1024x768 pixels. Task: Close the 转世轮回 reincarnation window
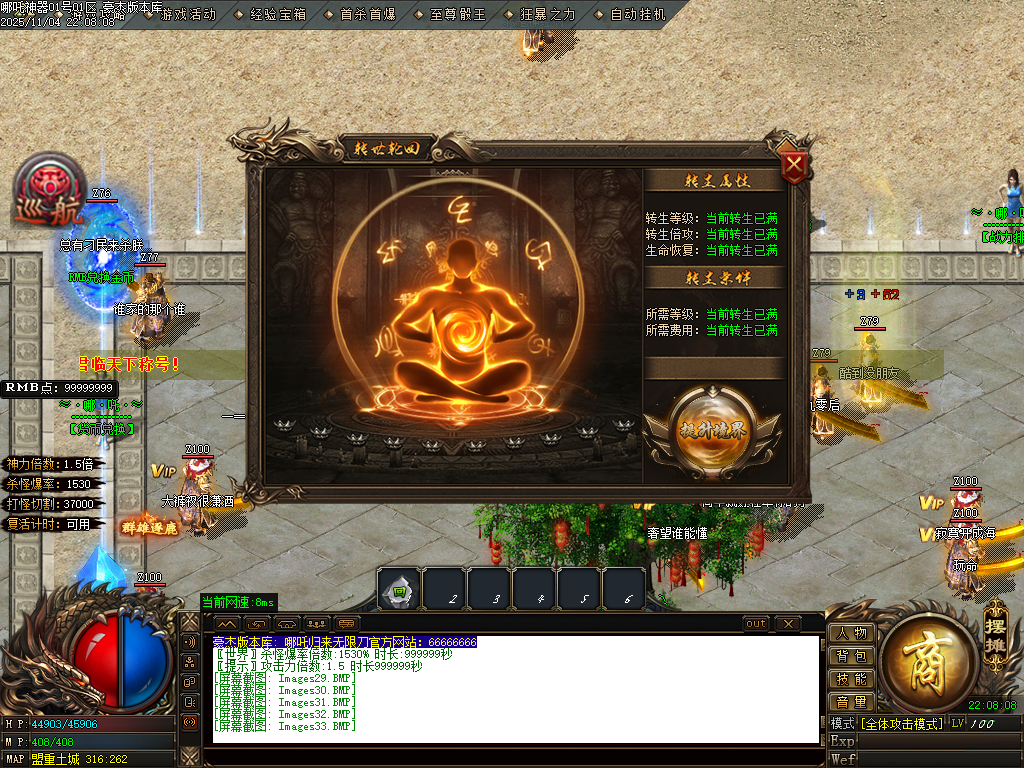click(794, 165)
